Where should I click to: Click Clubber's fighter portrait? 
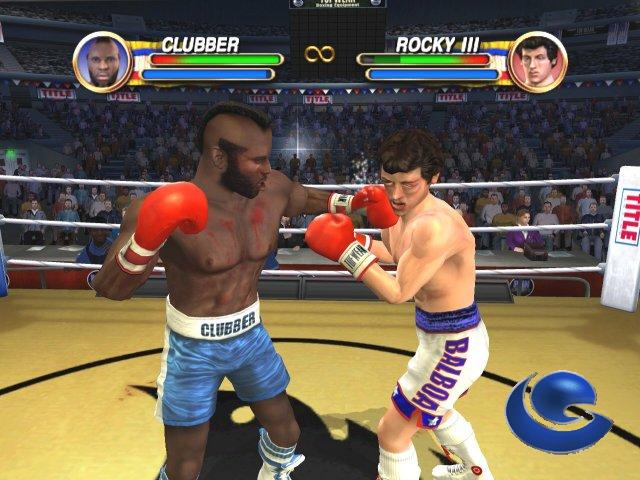(102, 61)
